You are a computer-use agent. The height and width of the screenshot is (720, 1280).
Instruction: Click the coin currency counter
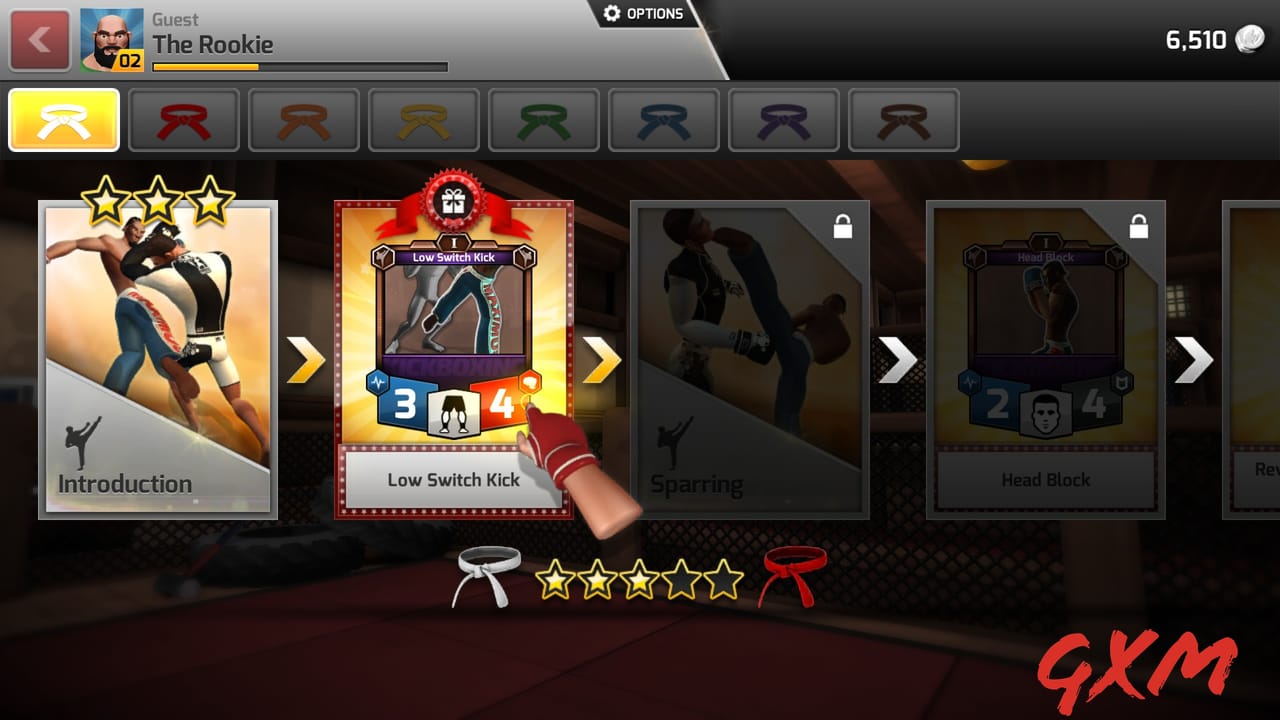pos(1214,41)
